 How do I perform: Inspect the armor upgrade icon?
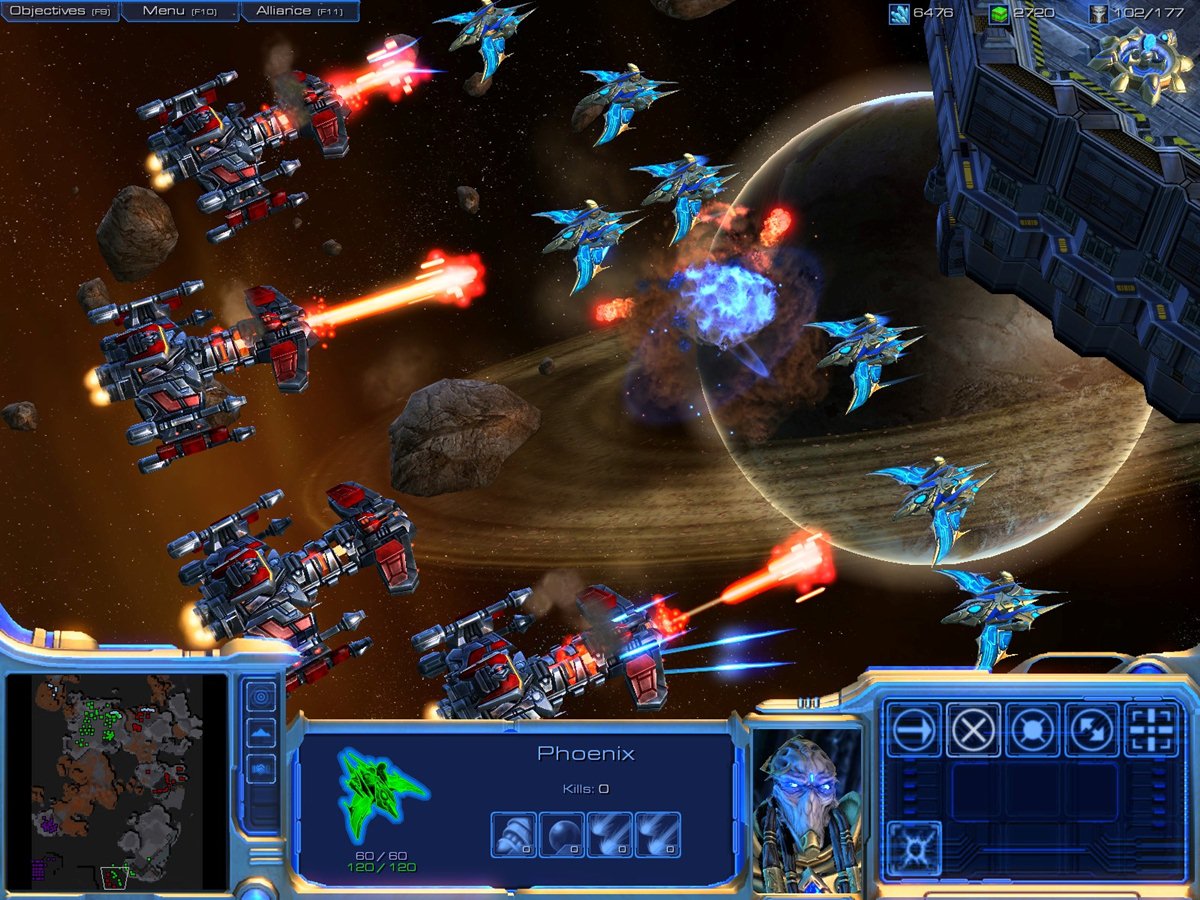pyautogui.click(x=513, y=835)
